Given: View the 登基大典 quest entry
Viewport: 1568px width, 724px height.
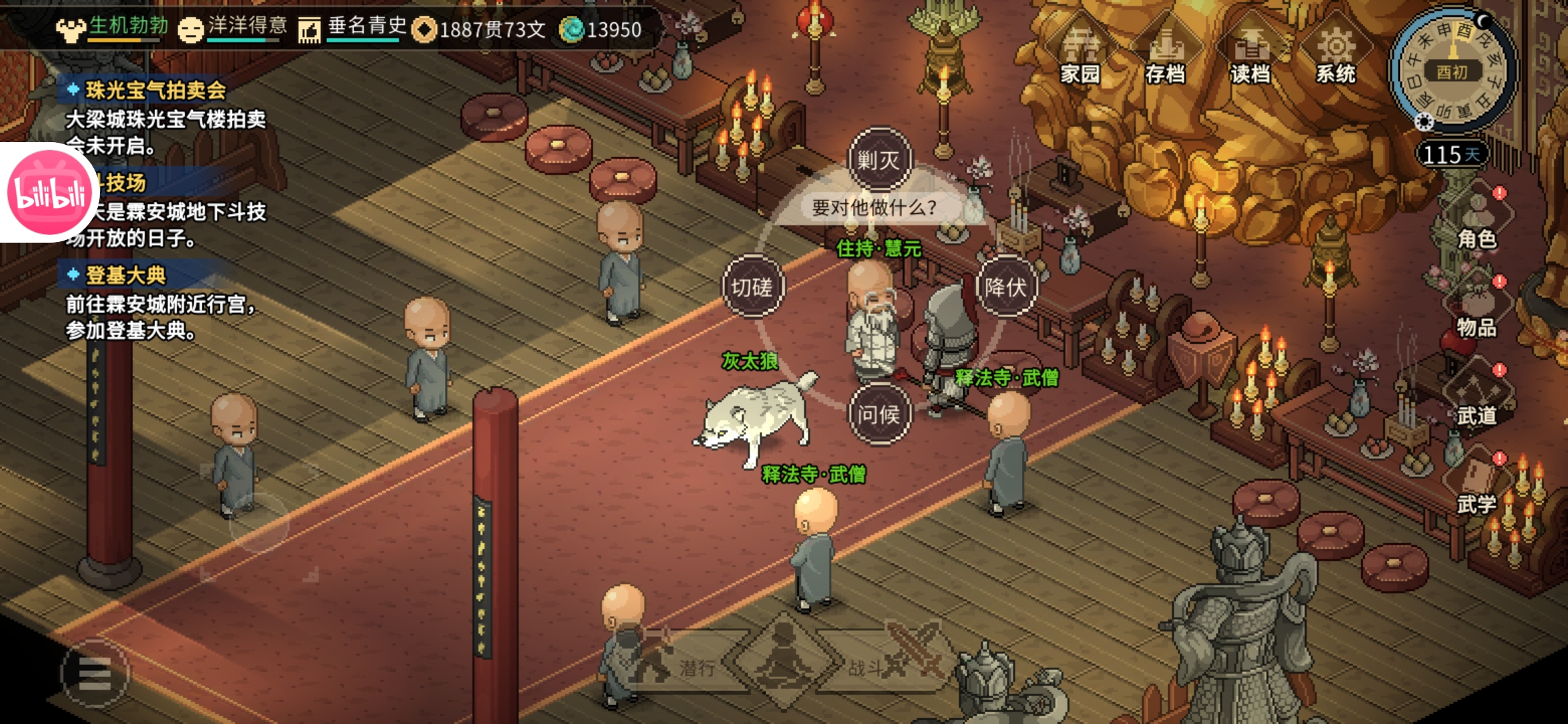Looking at the screenshot, I should pyautogui.click(x=125, y=275).
